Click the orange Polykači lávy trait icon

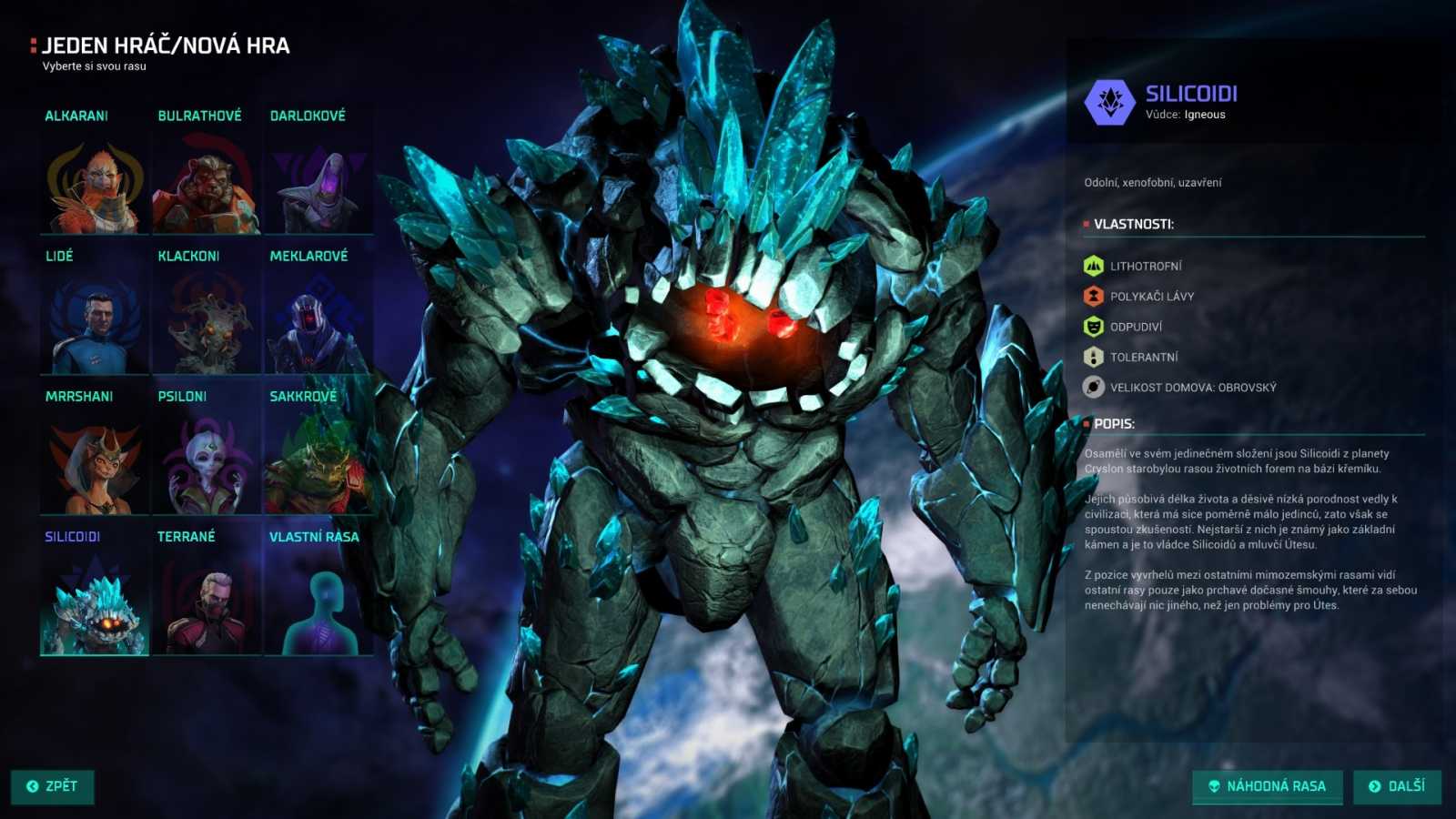pyautogui.click(x=1093, y=295)
